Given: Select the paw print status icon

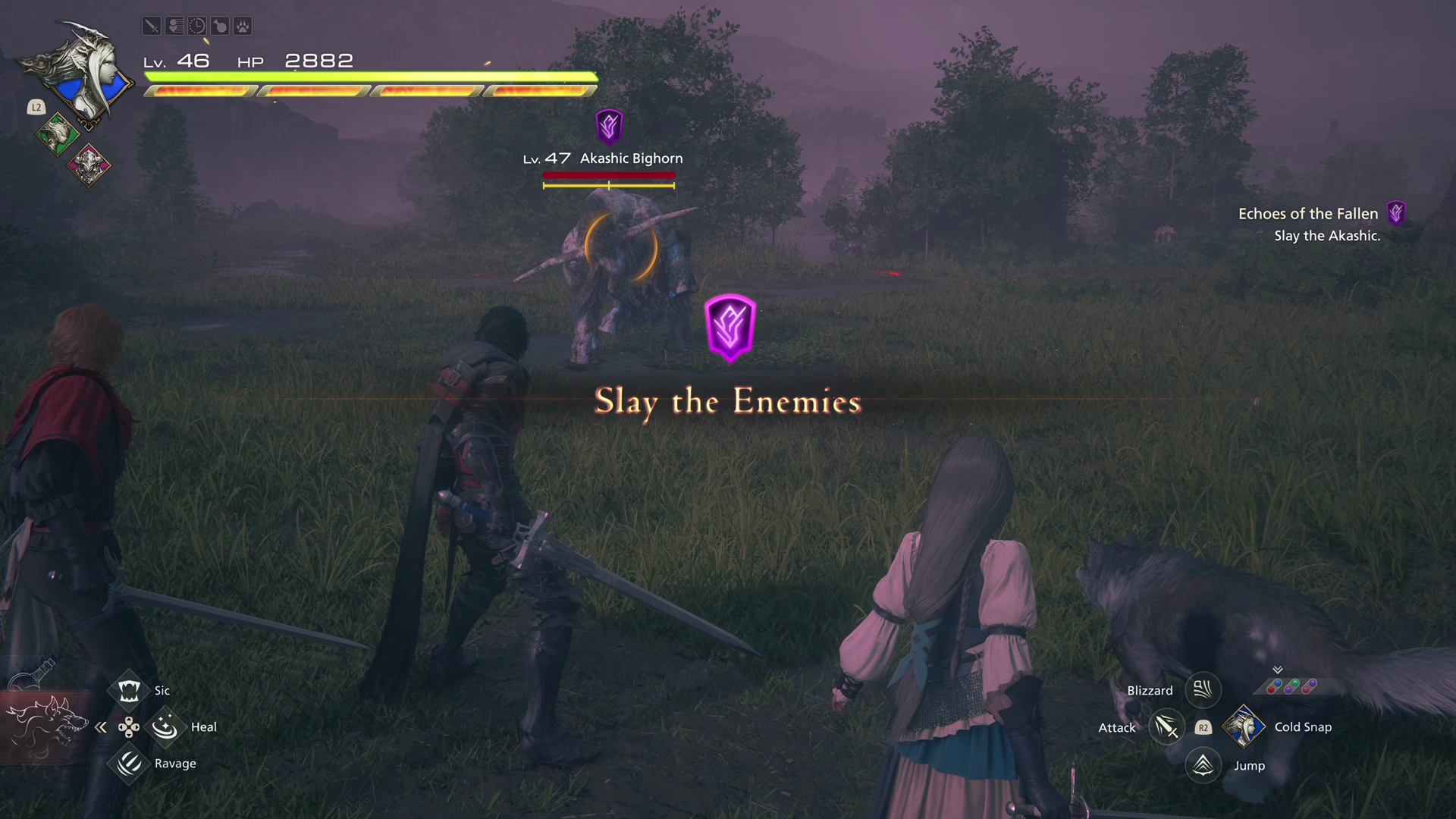Looking at the screenshot, I should click(x=243, y=27).
